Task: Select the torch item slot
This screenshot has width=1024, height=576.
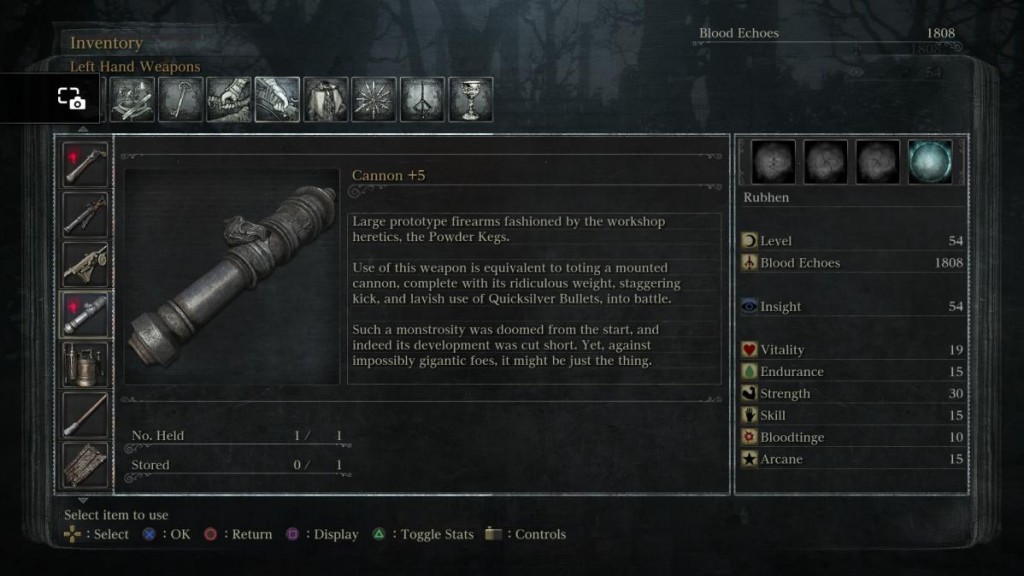Action: [x=86, y=414]
